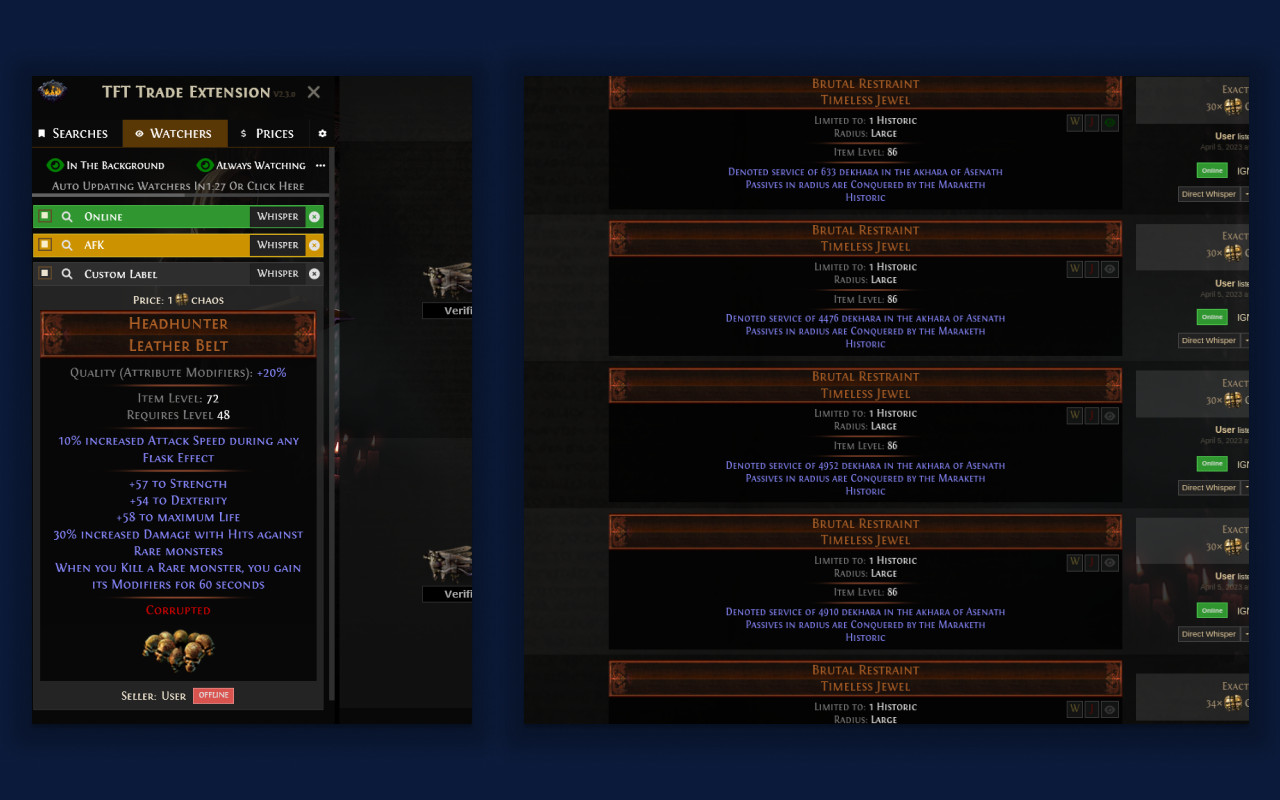Open the Prices tab
This screenshot has height=800, width=1280.
276,133
